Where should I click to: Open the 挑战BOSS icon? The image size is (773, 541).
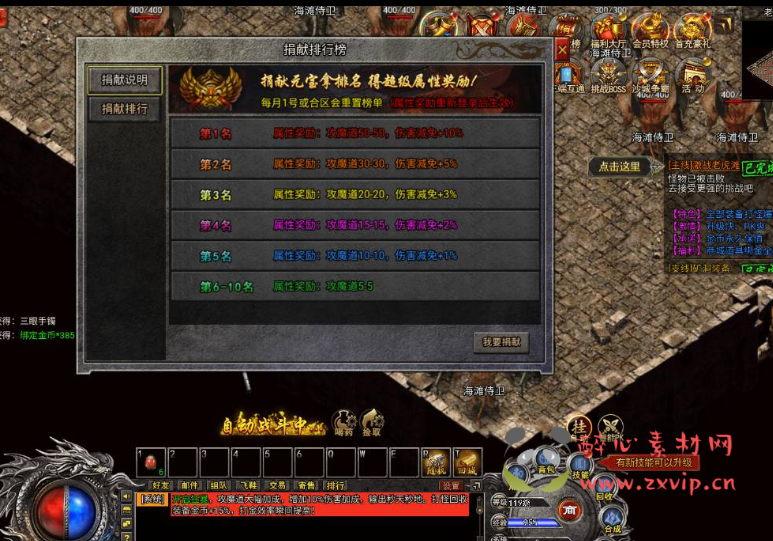pos(609,74)
